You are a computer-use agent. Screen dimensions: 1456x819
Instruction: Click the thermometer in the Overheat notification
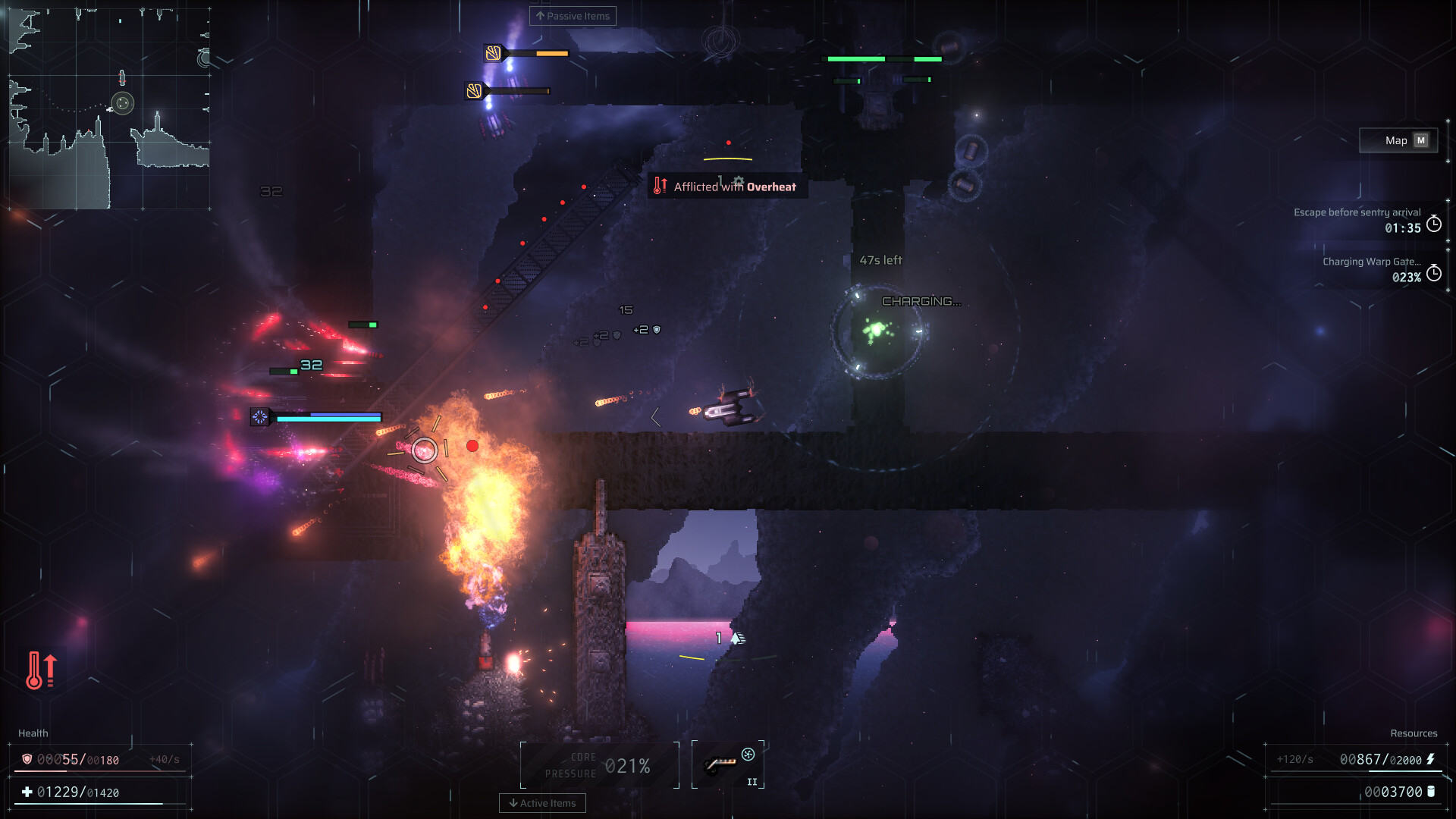658,184
